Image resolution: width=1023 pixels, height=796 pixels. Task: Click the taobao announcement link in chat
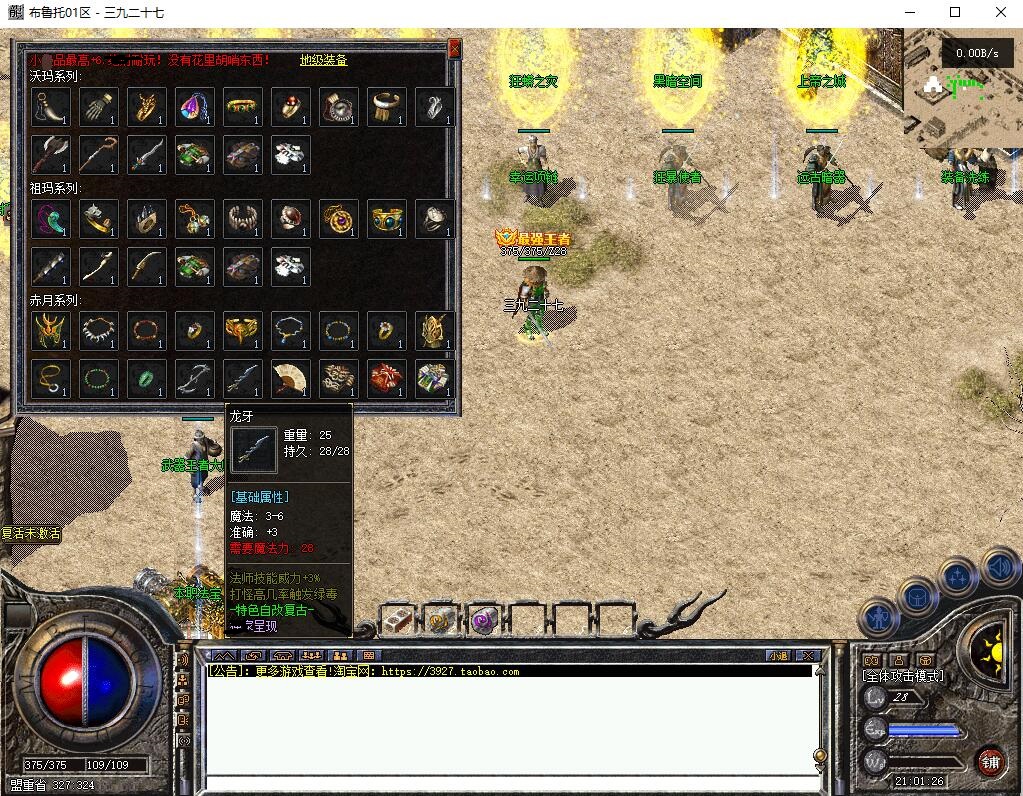tap(451, 671)
